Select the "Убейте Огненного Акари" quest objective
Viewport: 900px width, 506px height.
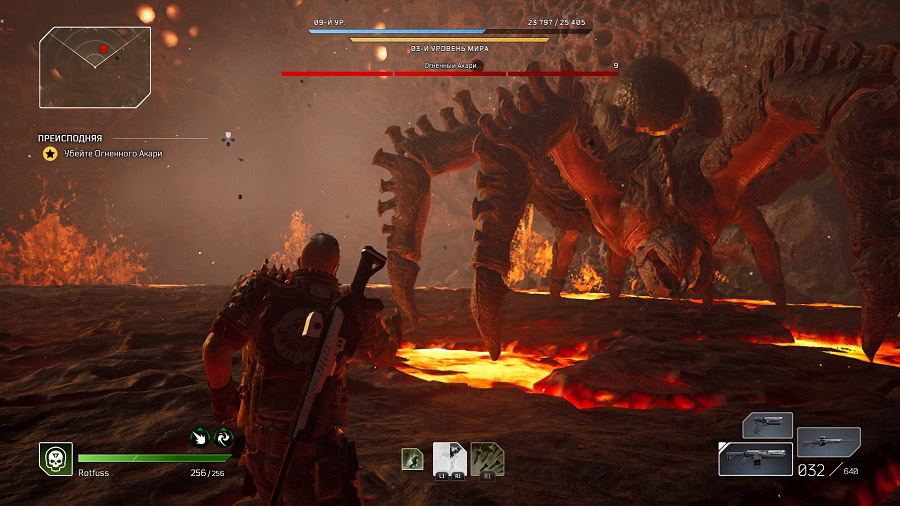pyautogui.click(x=112, y=153)
